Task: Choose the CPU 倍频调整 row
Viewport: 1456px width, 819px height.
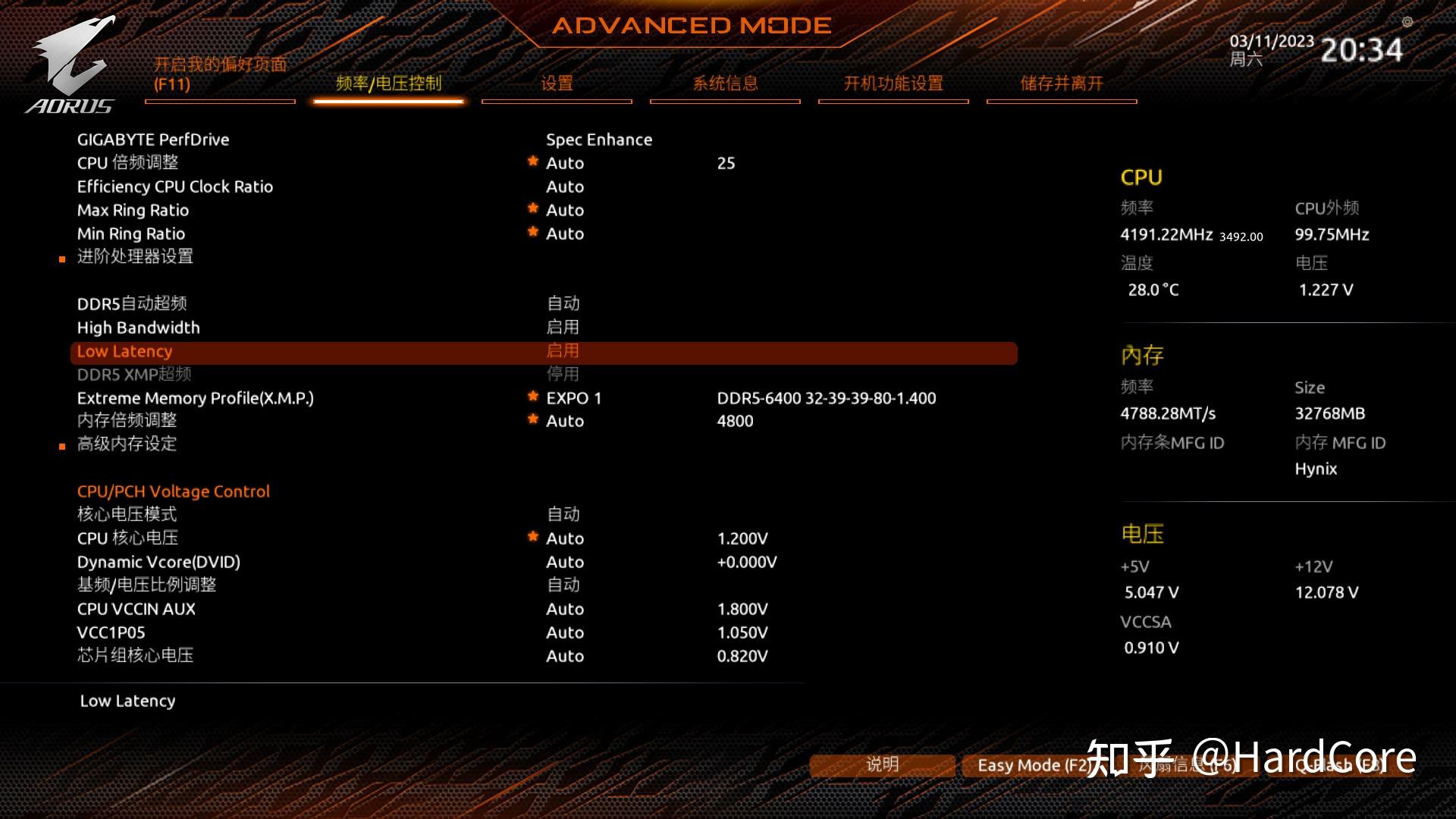Action: pos(128,163)
